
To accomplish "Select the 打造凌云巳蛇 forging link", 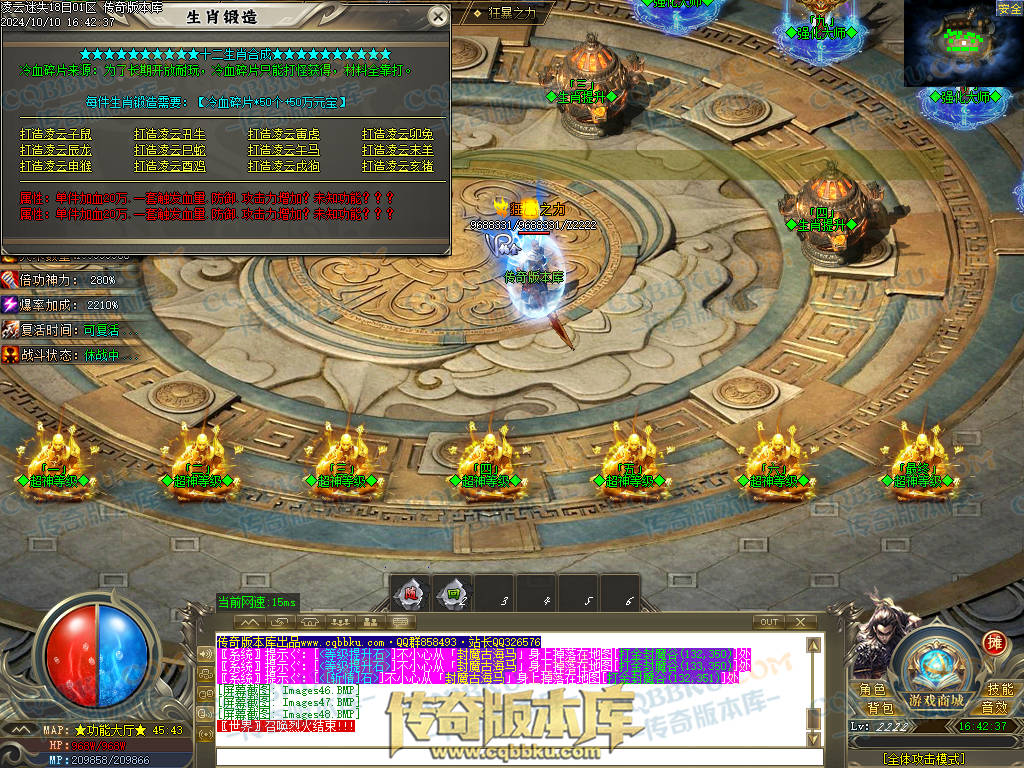I will 170,150.
